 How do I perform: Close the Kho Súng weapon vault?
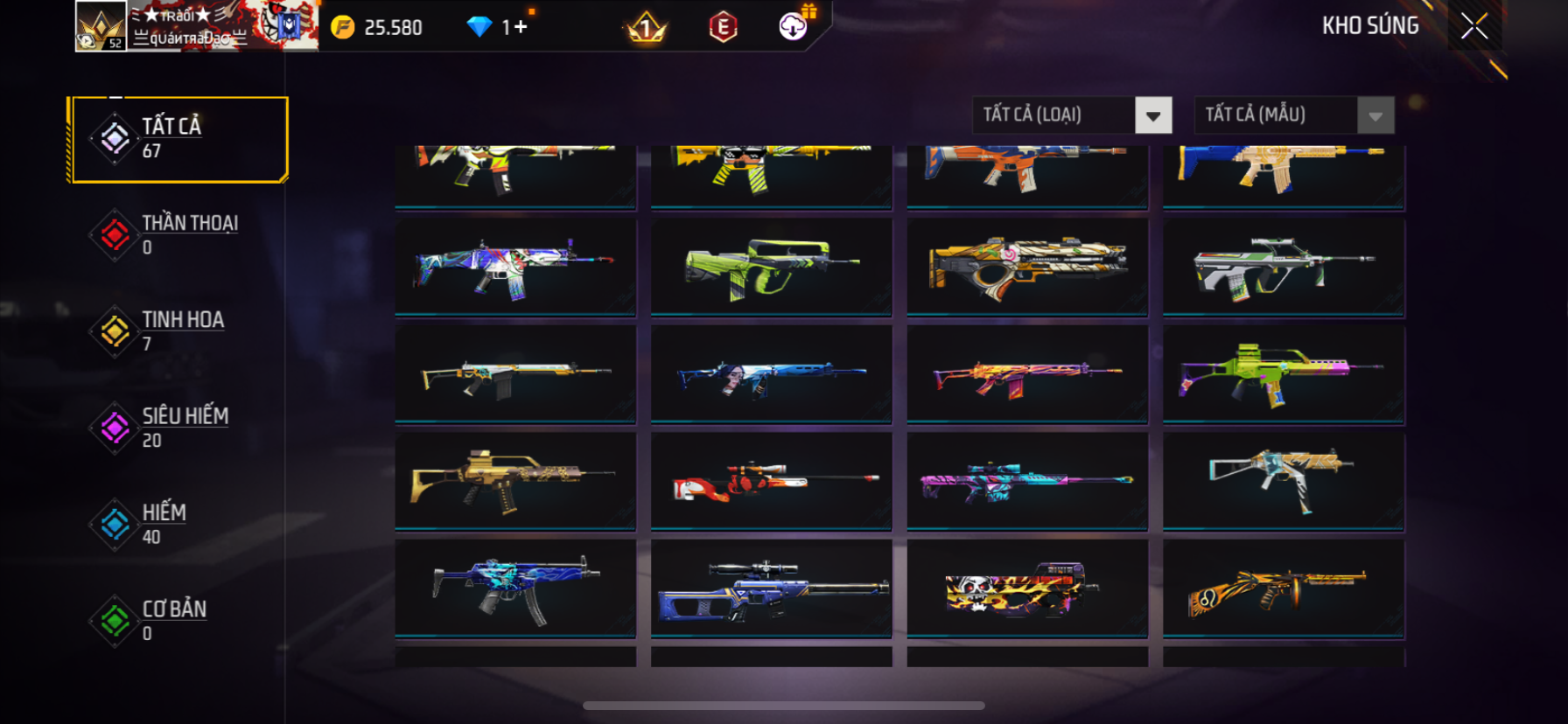click(x=1474, y=27)
